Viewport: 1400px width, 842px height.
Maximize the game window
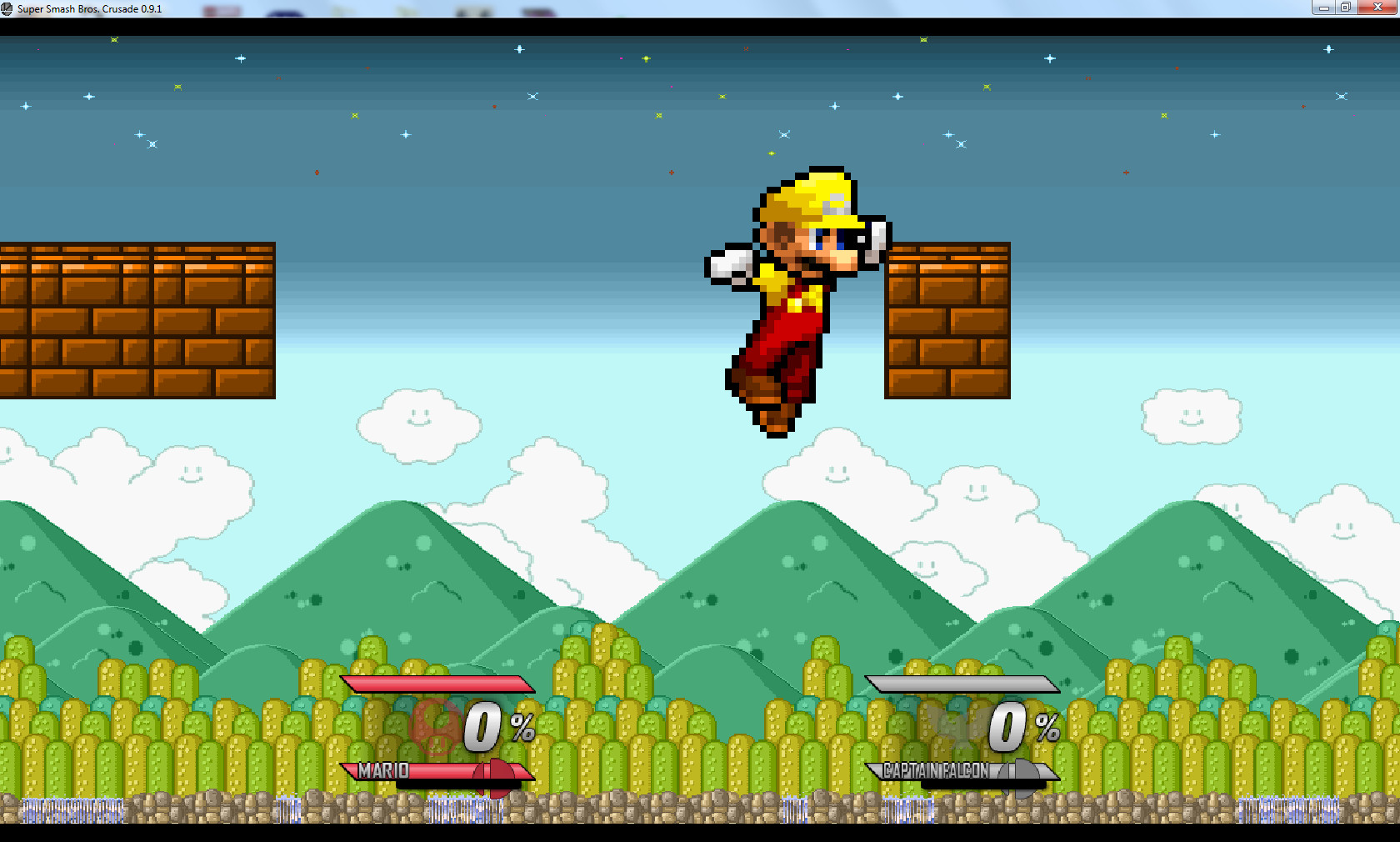tap(1344, 8)
